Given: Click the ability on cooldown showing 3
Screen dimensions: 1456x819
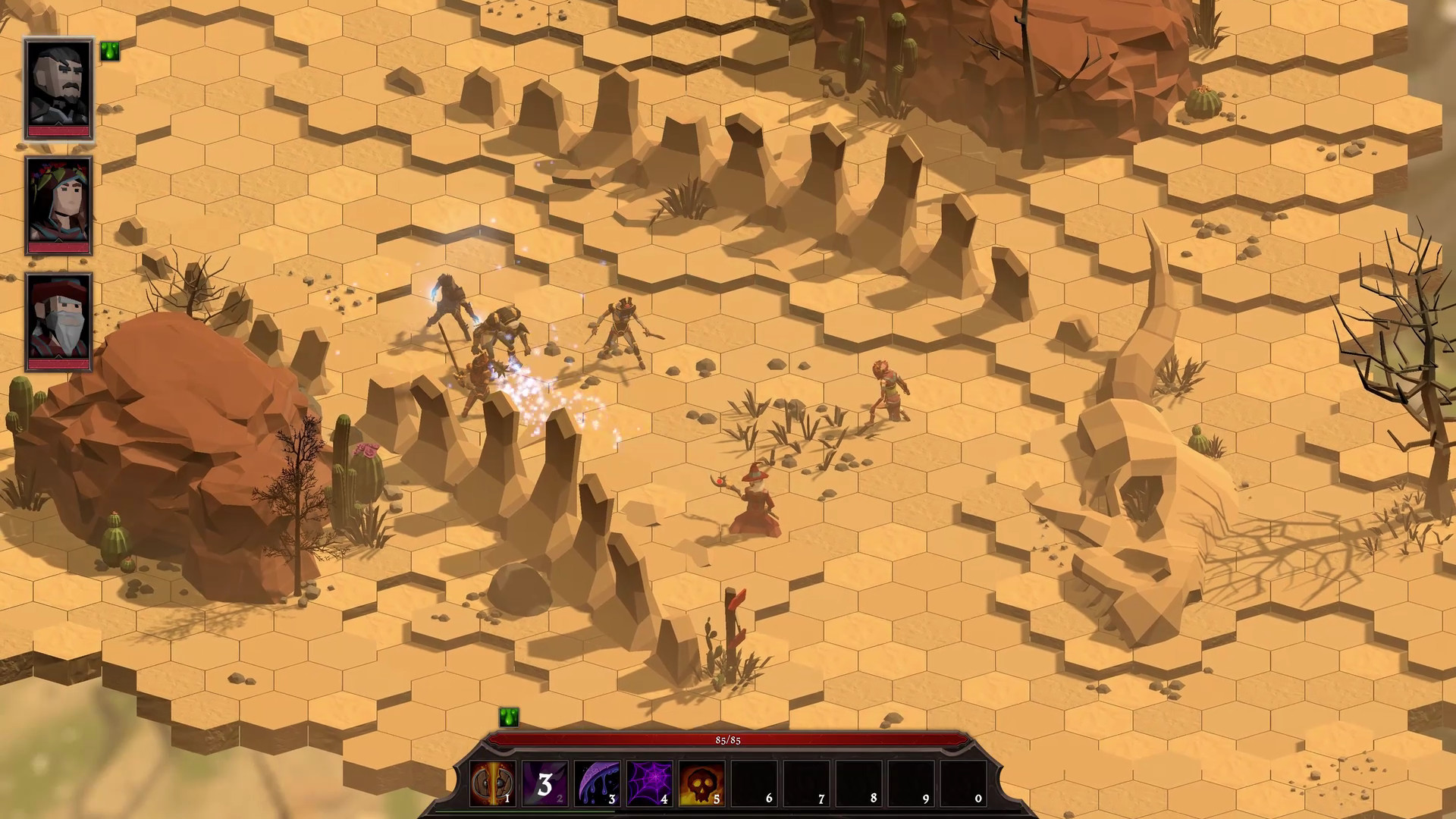Looking at the screenshot, I should (x=544, y=783).
